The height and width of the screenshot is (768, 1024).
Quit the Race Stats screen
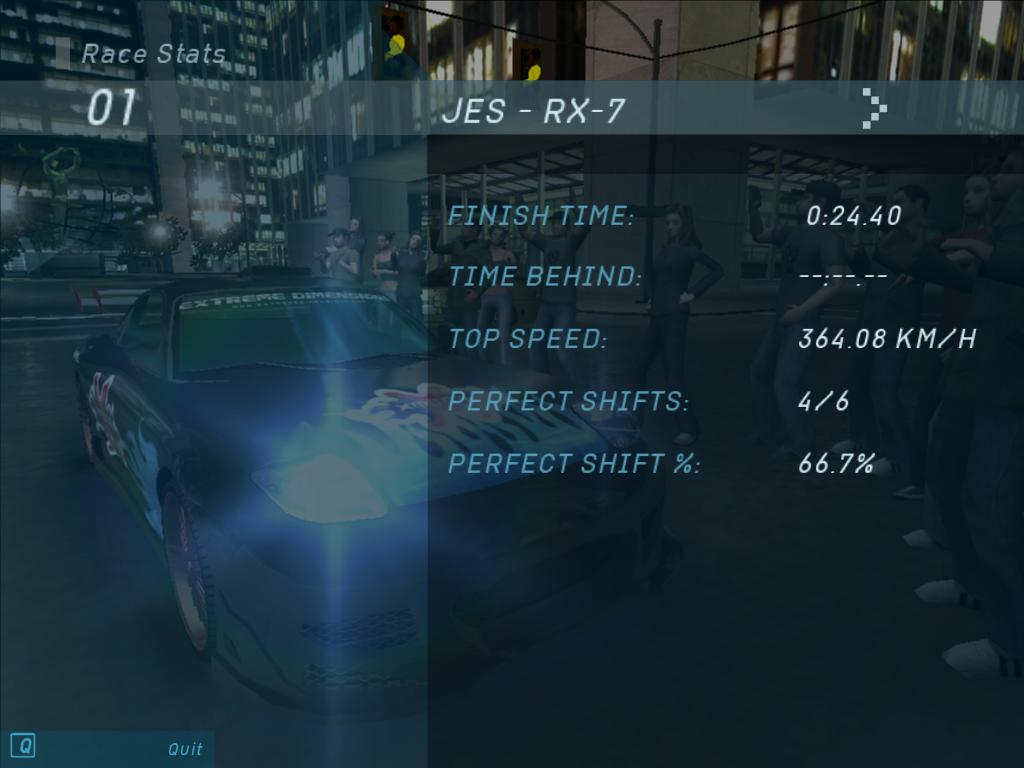pyautogui.click(x=184, y=748)
